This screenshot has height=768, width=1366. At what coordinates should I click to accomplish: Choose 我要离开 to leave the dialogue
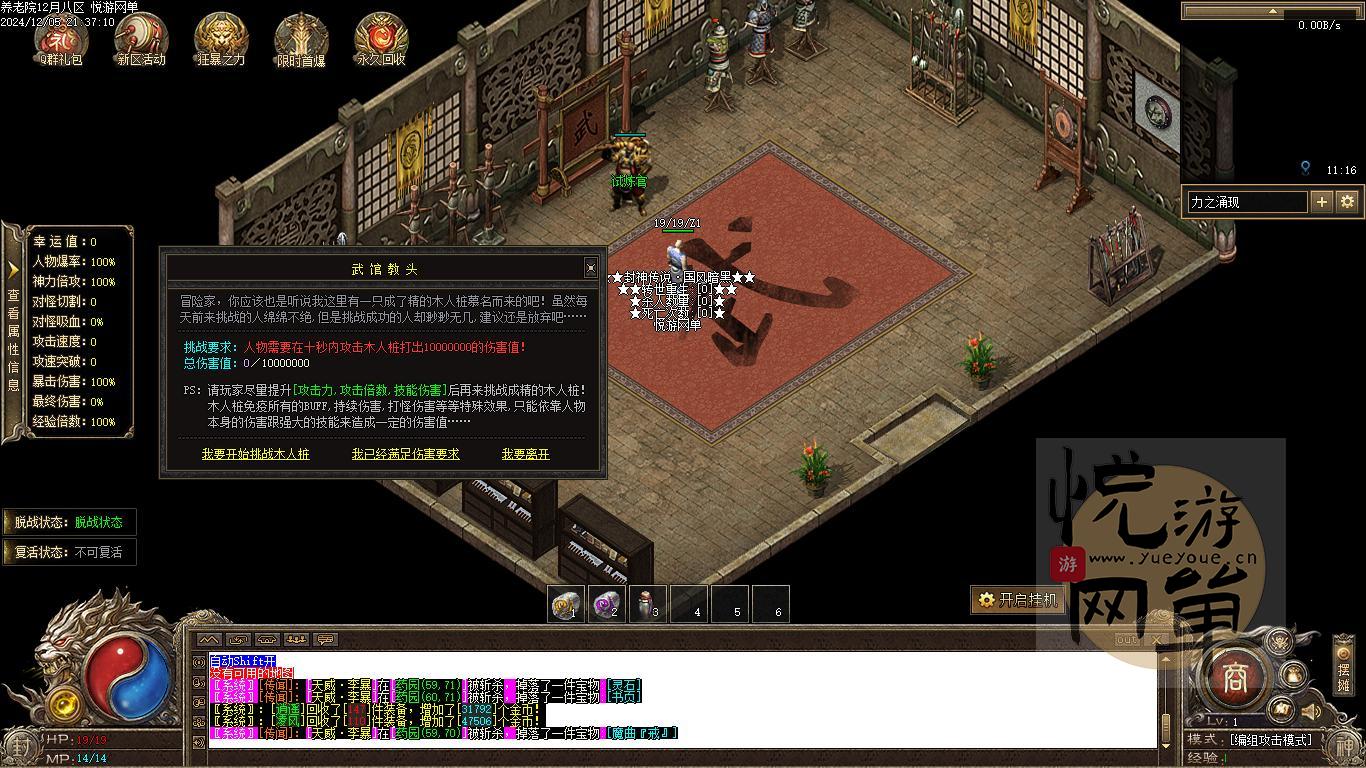(525, 454)
